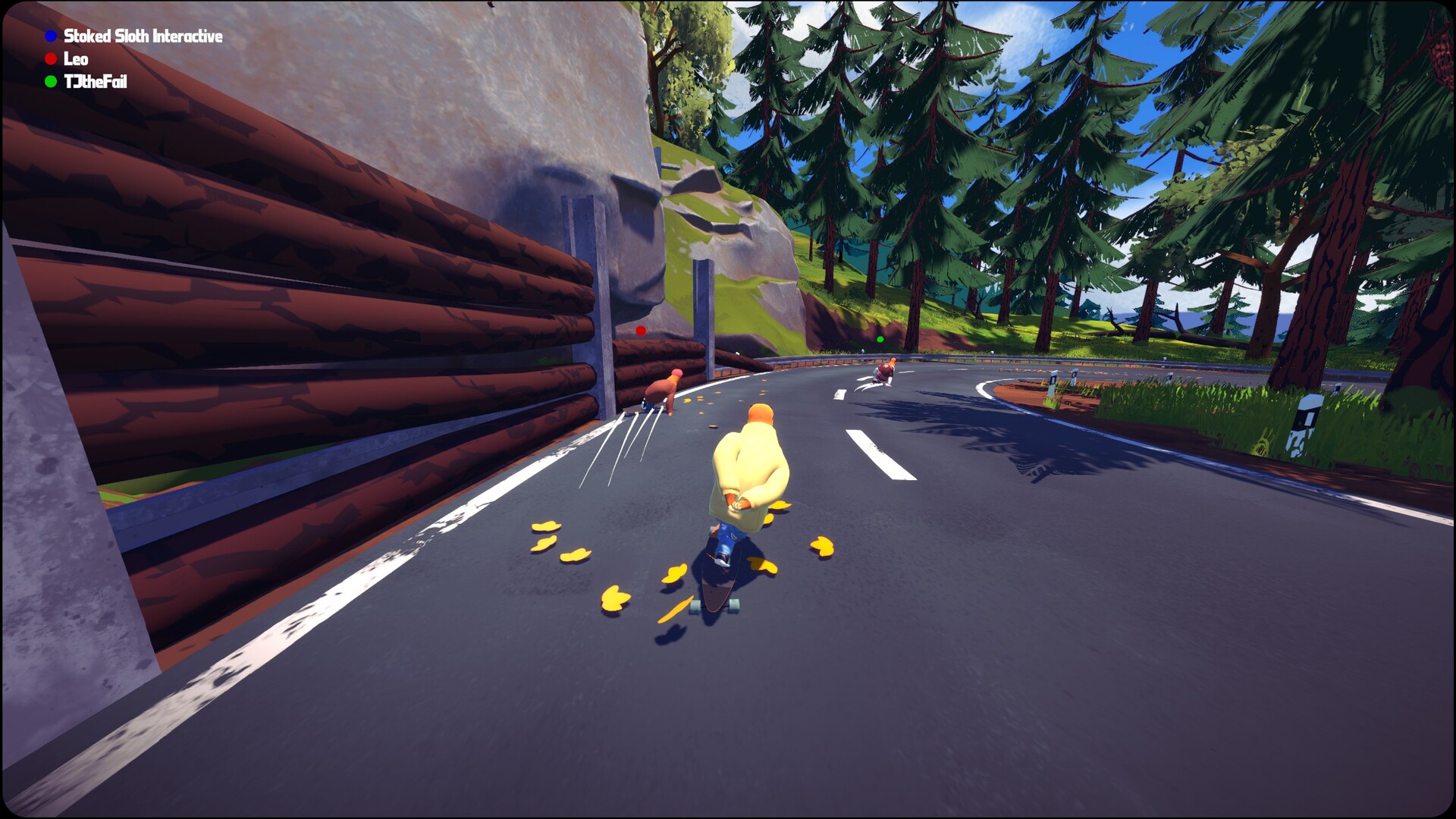Select Stoked Sloth Interactive in the player list
This screenshot has width=1456, height=819.
pyautogui.click(x=143, y=36)
